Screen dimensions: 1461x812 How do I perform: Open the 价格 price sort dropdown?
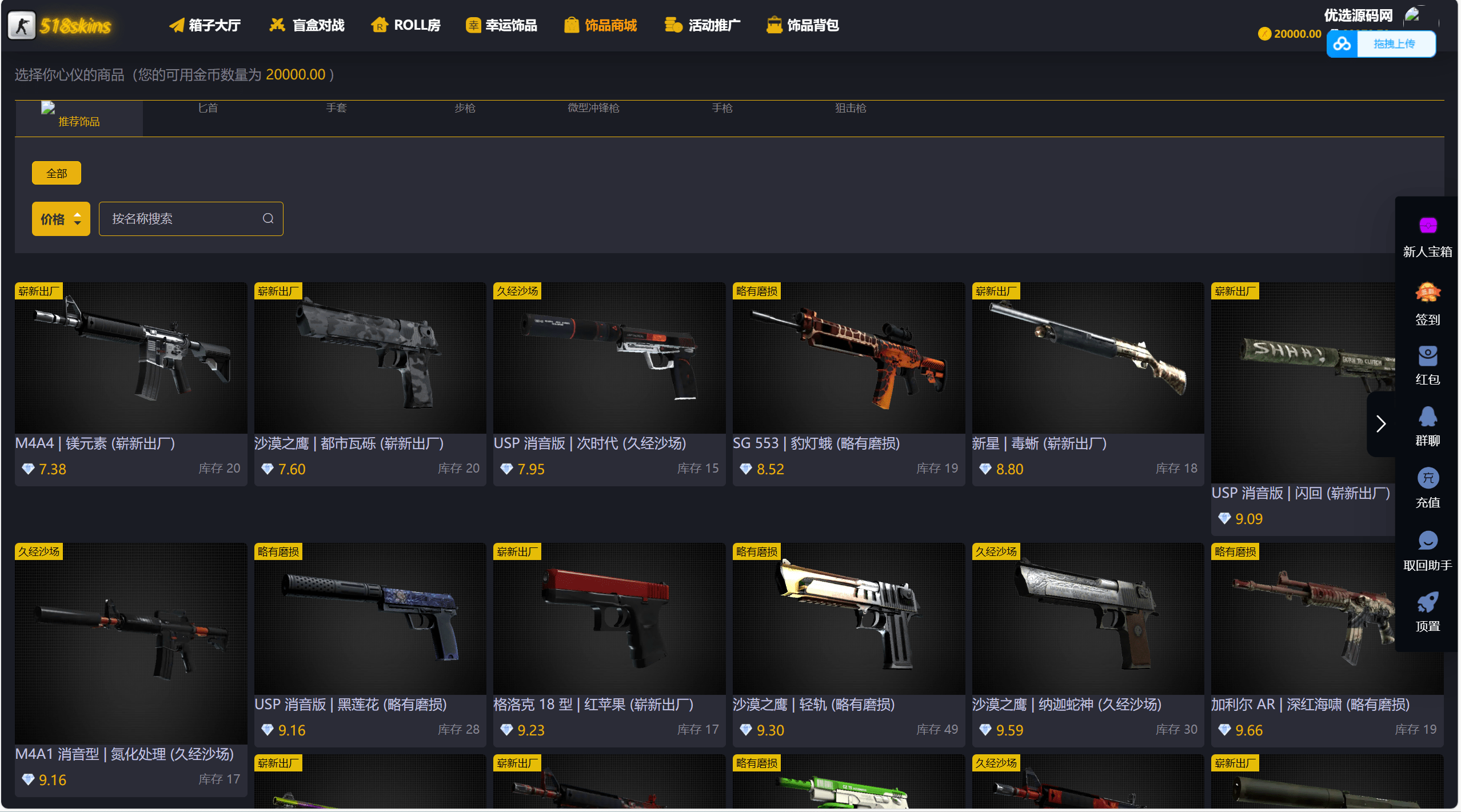point(61,218)
